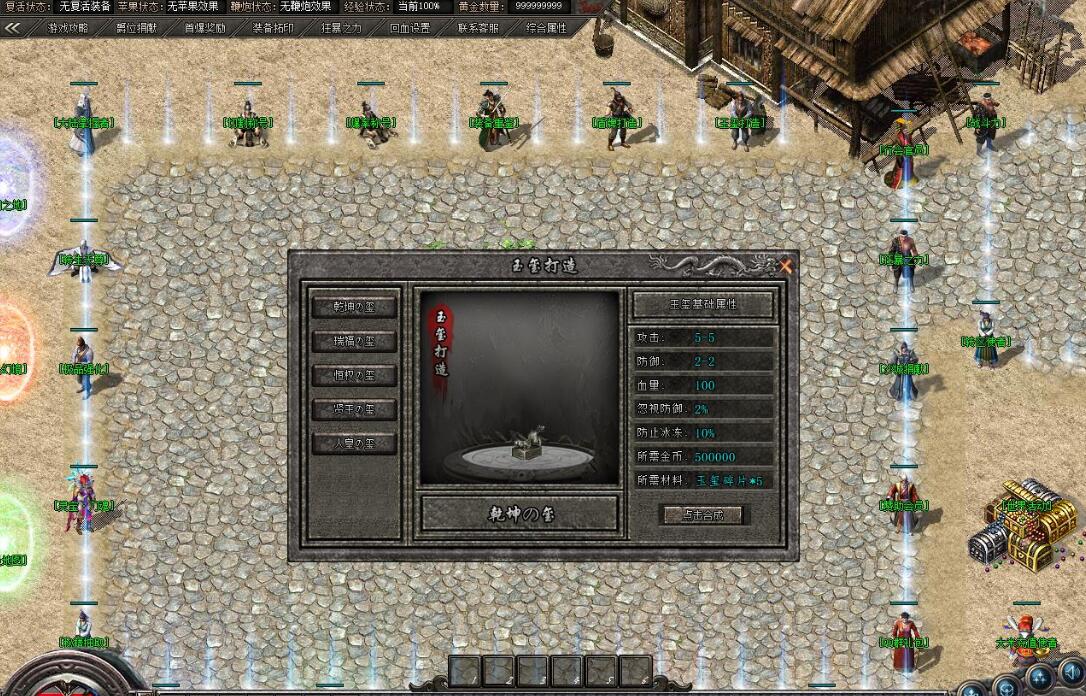
Task: Contact support via 联系客服
Action: click(478, 28)
